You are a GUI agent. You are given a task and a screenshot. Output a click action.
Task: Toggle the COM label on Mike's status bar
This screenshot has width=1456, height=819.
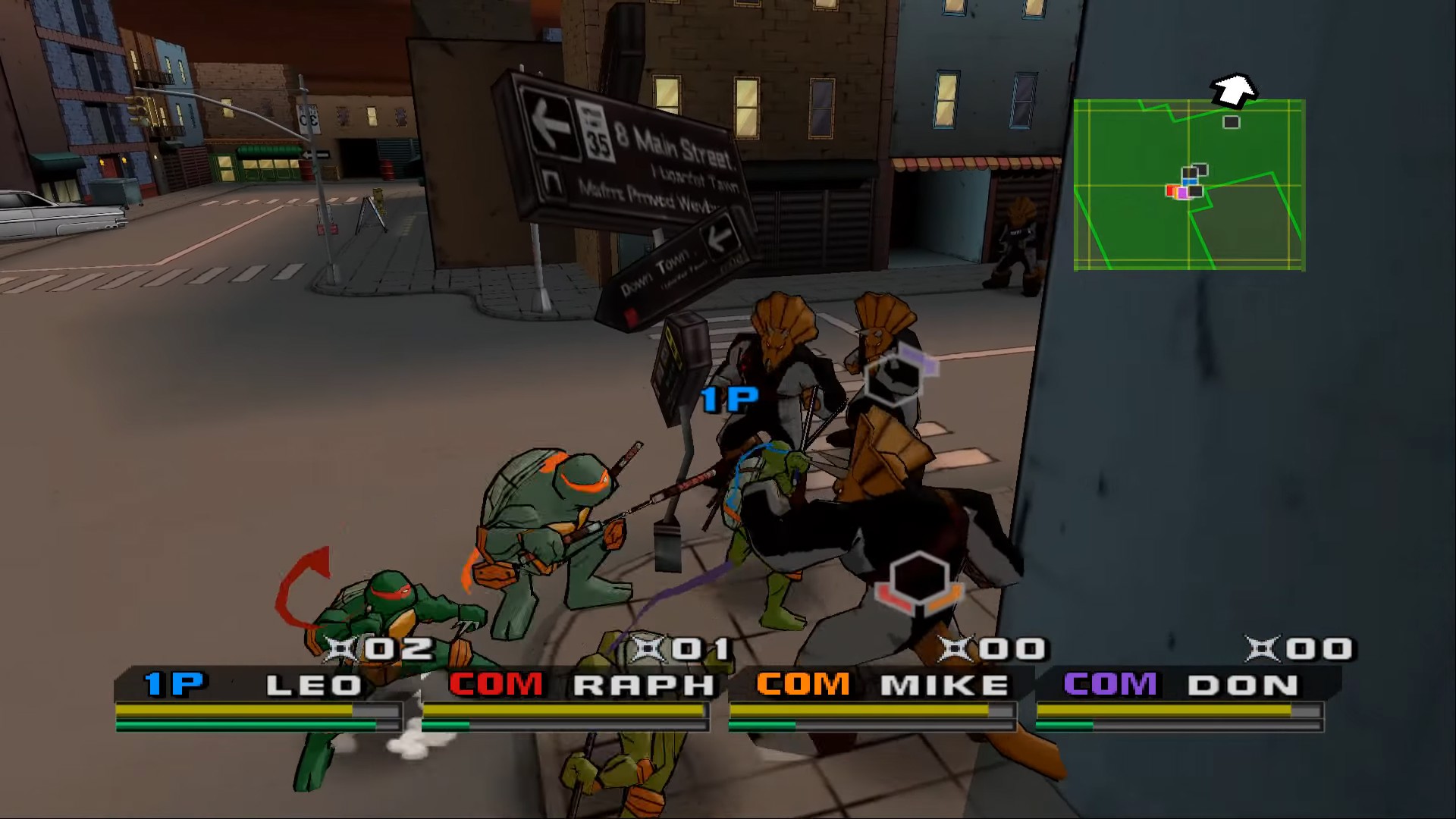click(804, 683)
